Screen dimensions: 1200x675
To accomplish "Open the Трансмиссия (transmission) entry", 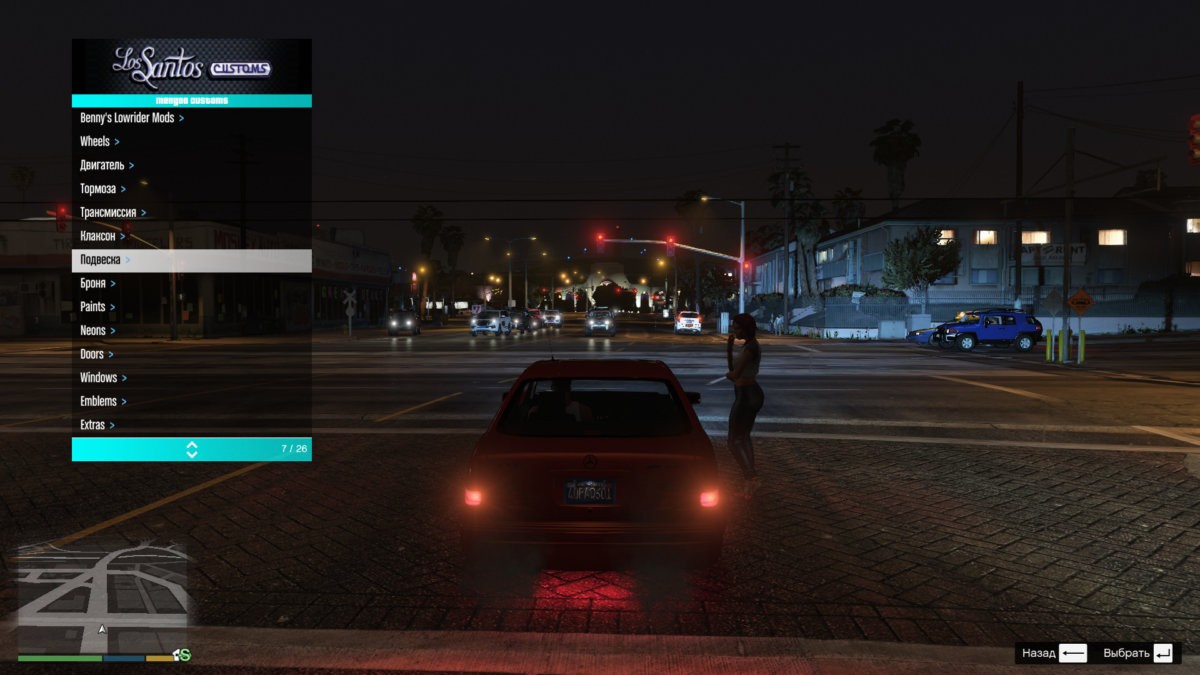I will pos(109,213).
